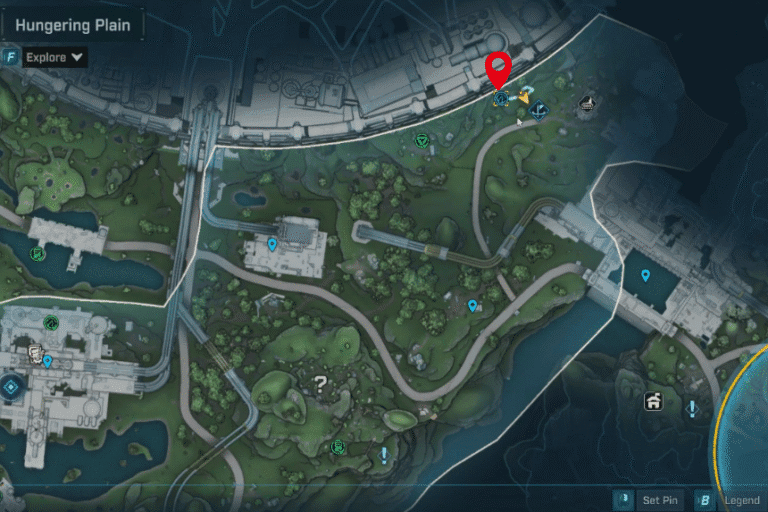Select the white question mark marker
768x512 pixels.
(320, 382)
